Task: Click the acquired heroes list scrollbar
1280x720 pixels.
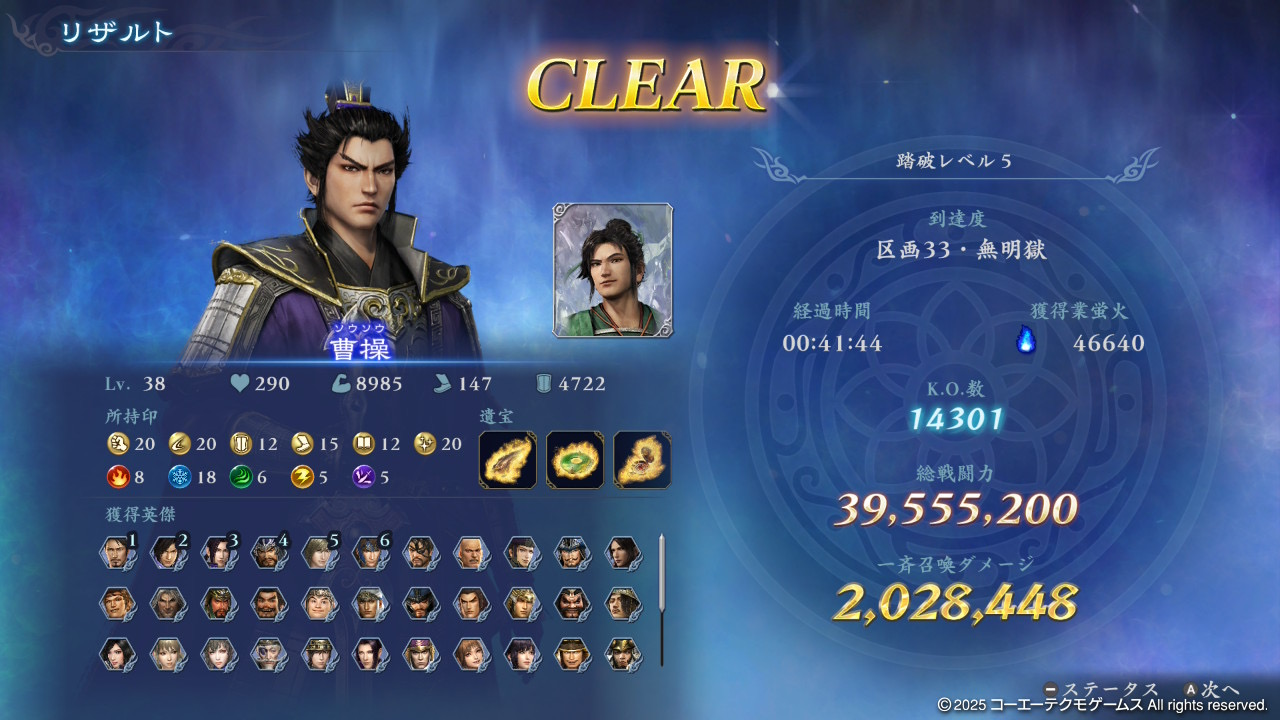Action: tap(661, 600)
